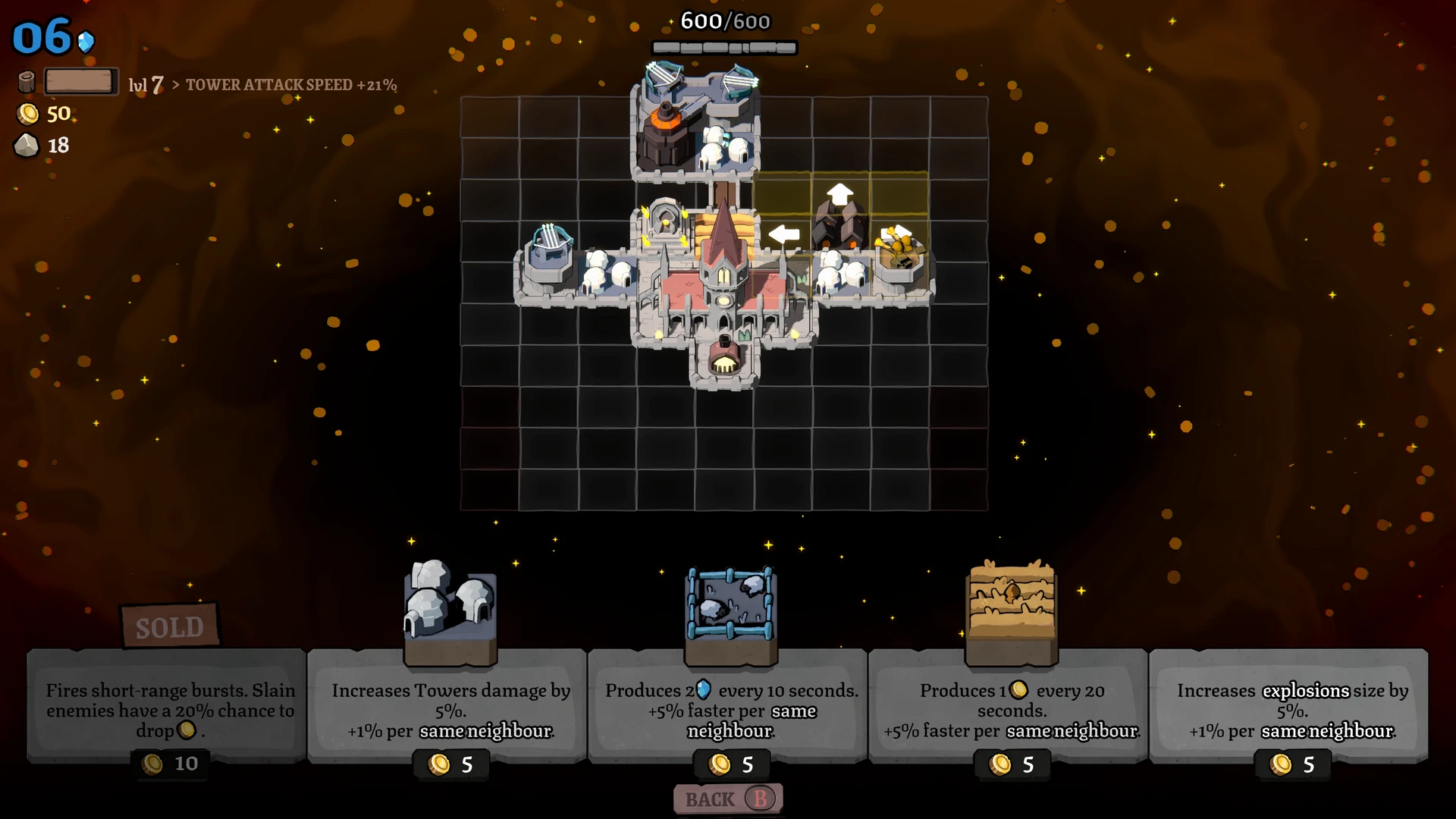Click the white up arrow placement marker
This screenshot has width=1456, height=819.
pos(839,194)
